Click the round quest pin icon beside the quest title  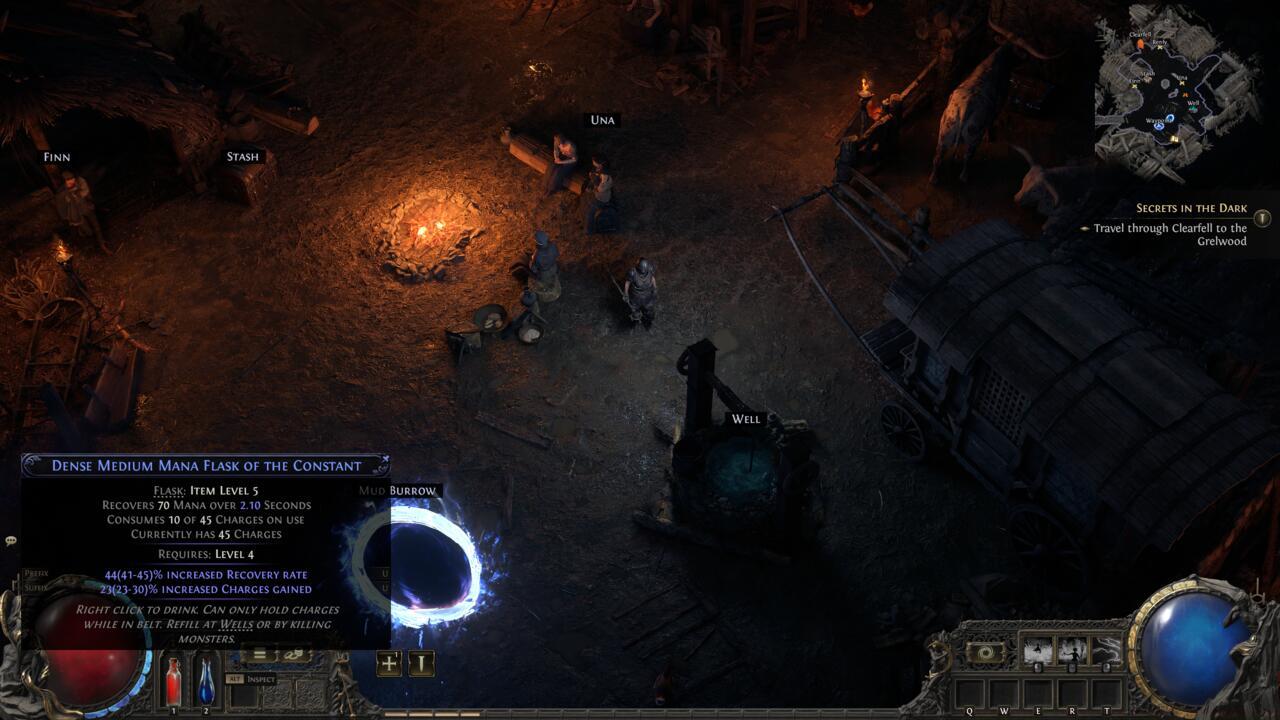click(x=1262, y=217)
